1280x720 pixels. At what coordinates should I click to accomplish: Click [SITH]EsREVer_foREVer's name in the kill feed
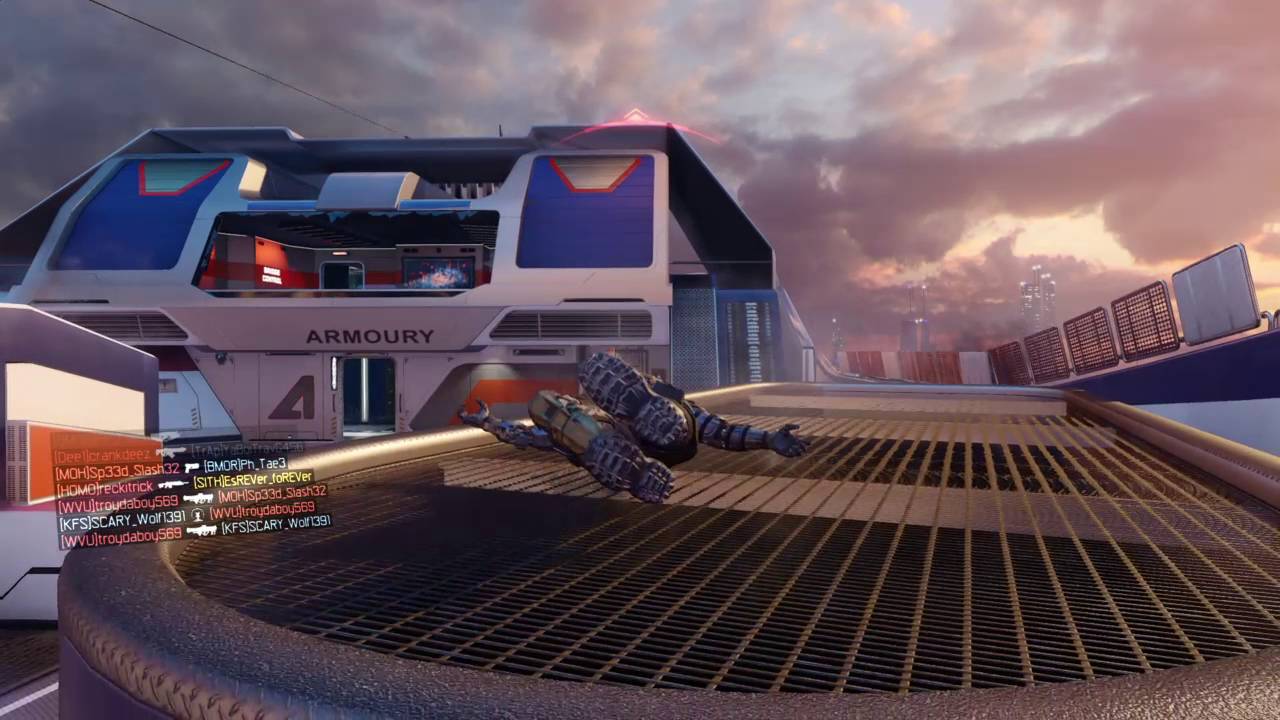(x=253, y=478)
